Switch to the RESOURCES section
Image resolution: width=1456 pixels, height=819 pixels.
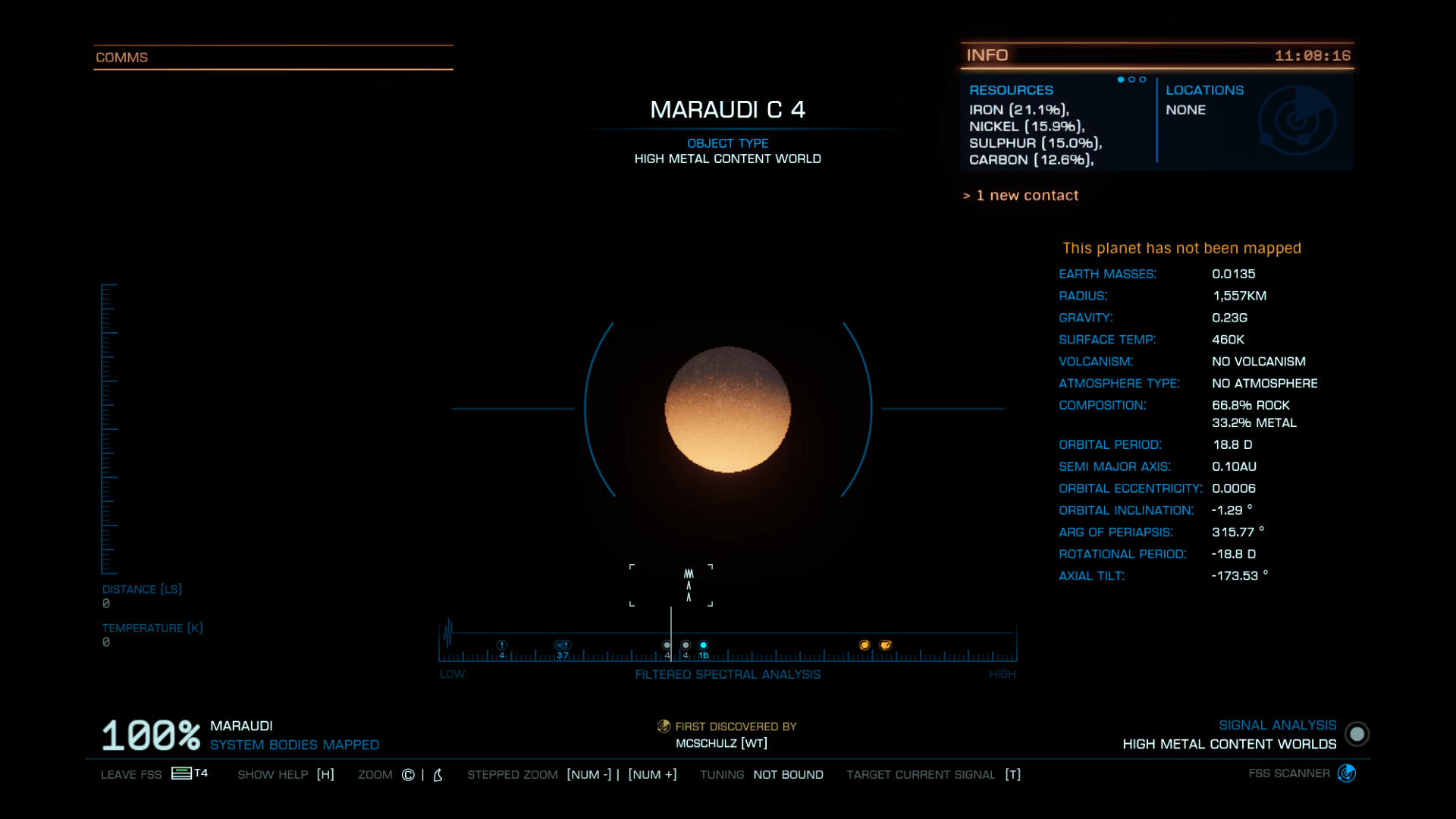1012,89
